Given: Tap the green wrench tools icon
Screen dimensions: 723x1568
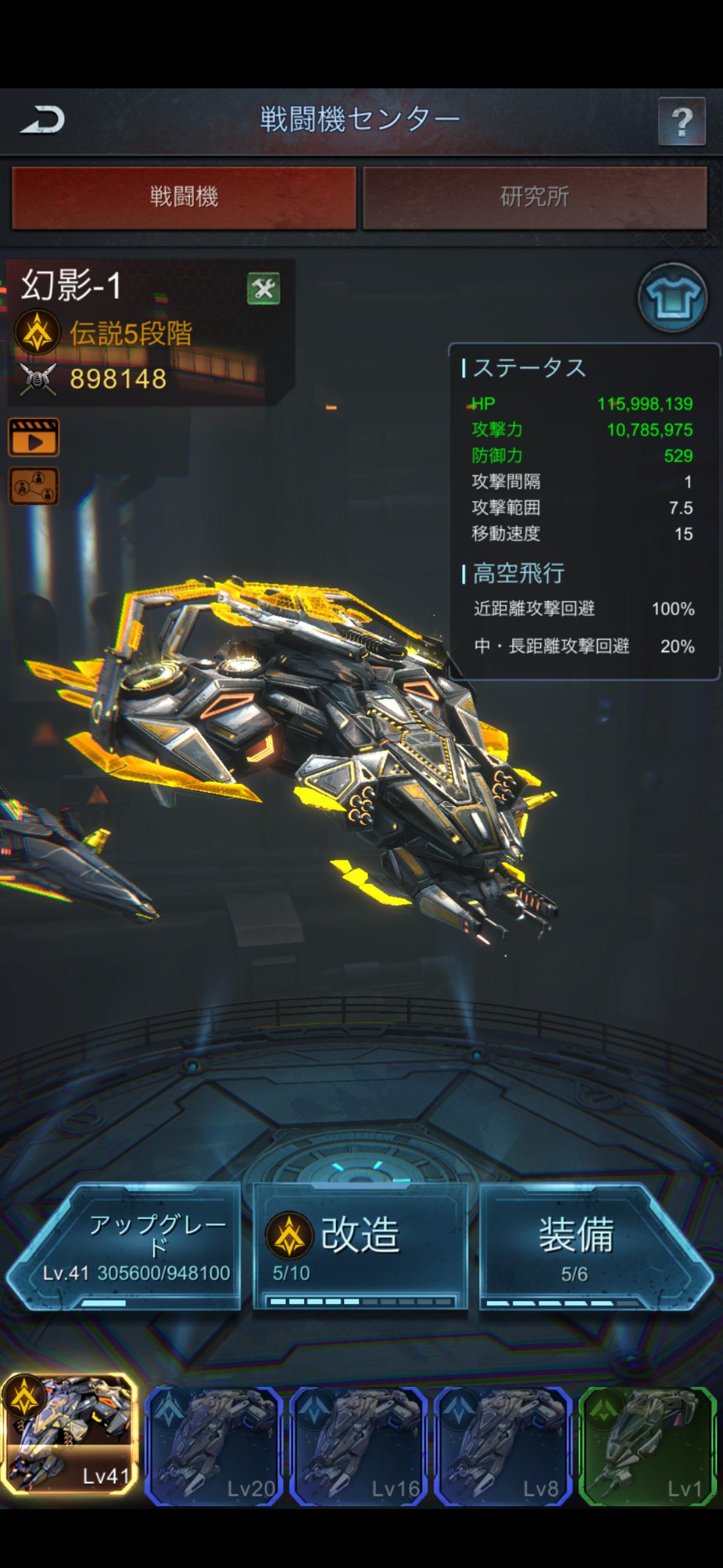Looking at the screenshot, I should [x=264, y=288].
